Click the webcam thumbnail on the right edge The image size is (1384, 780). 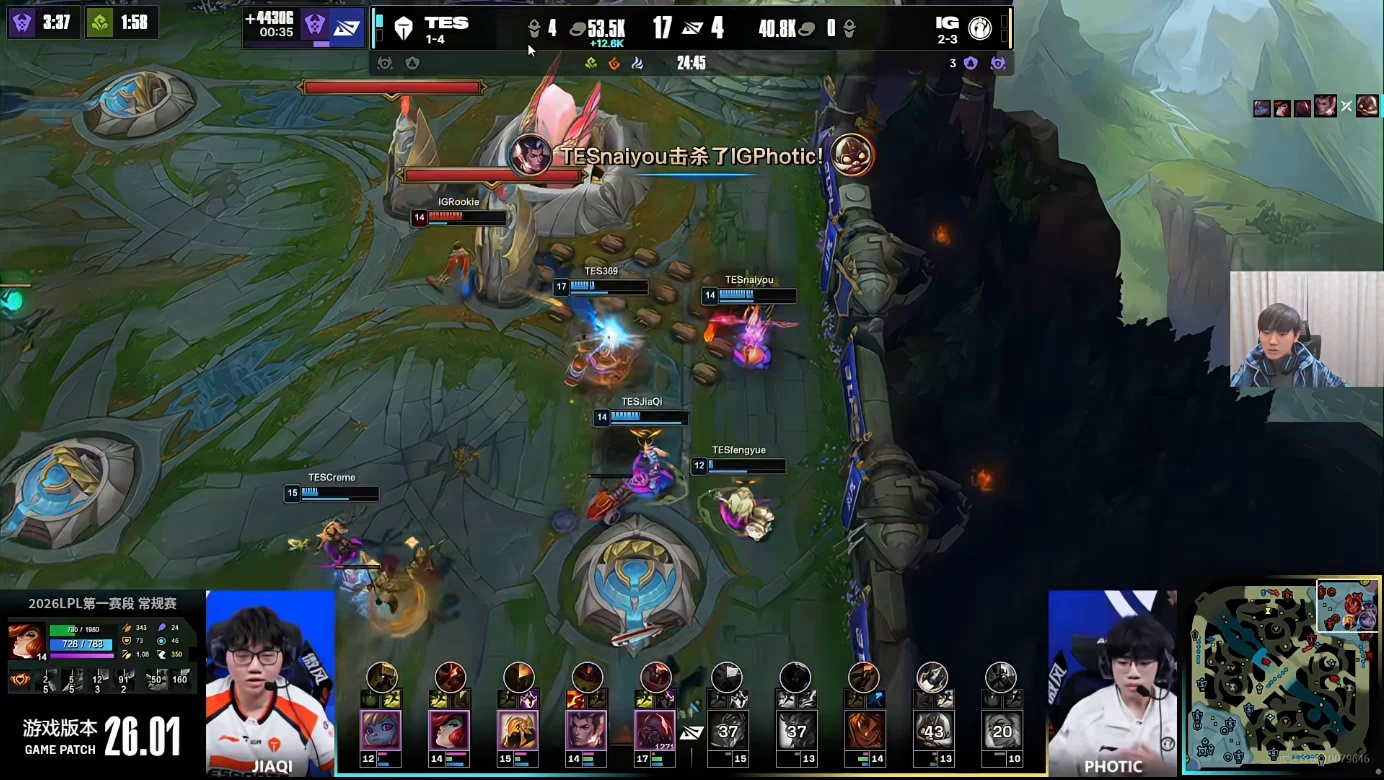pyautogui.click(x=1306, y=329)
